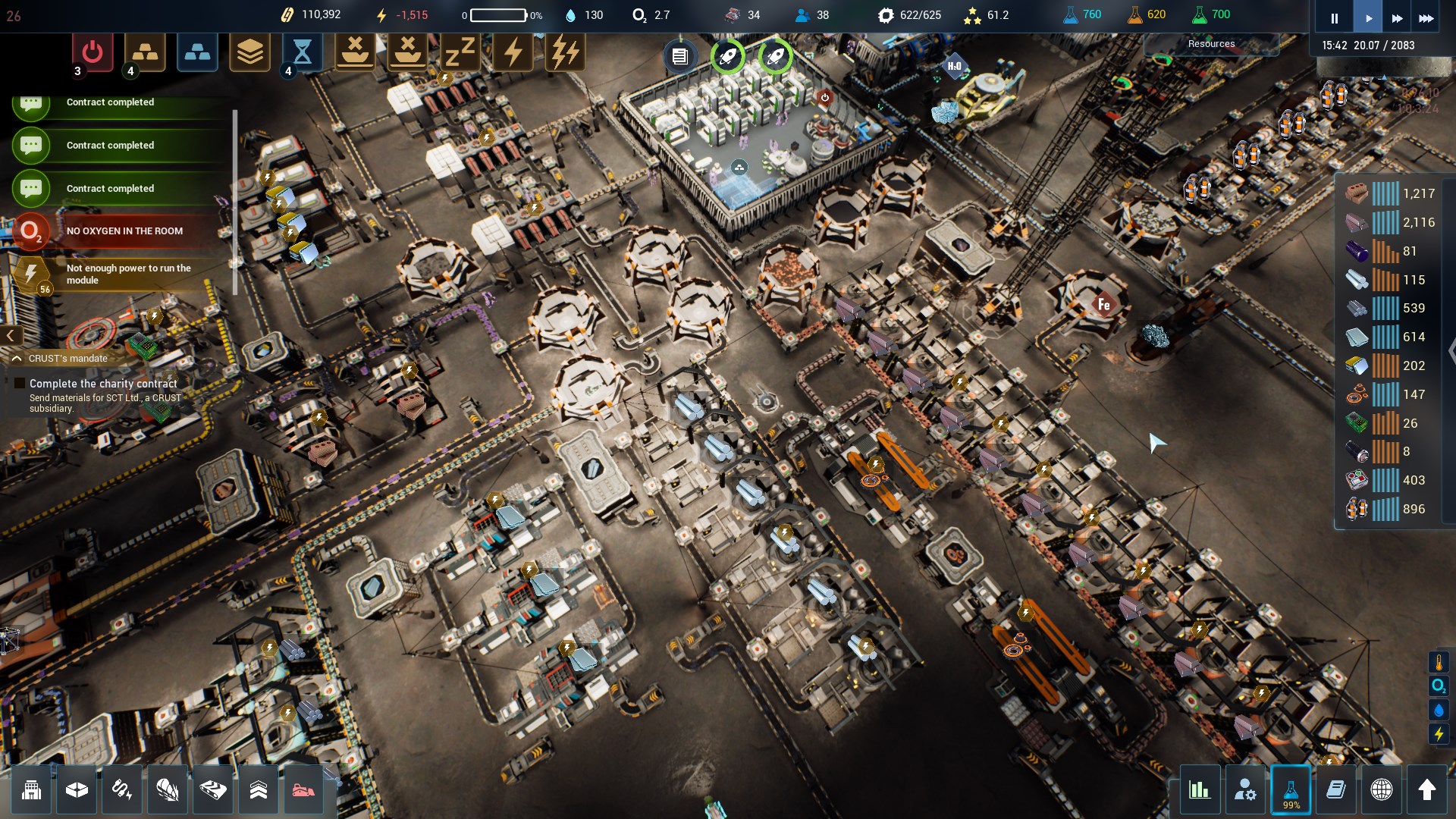Click the double lightning bolt alert icon
The height and width of the screenshot is (819, 1456).
click(x=565, y=52)
